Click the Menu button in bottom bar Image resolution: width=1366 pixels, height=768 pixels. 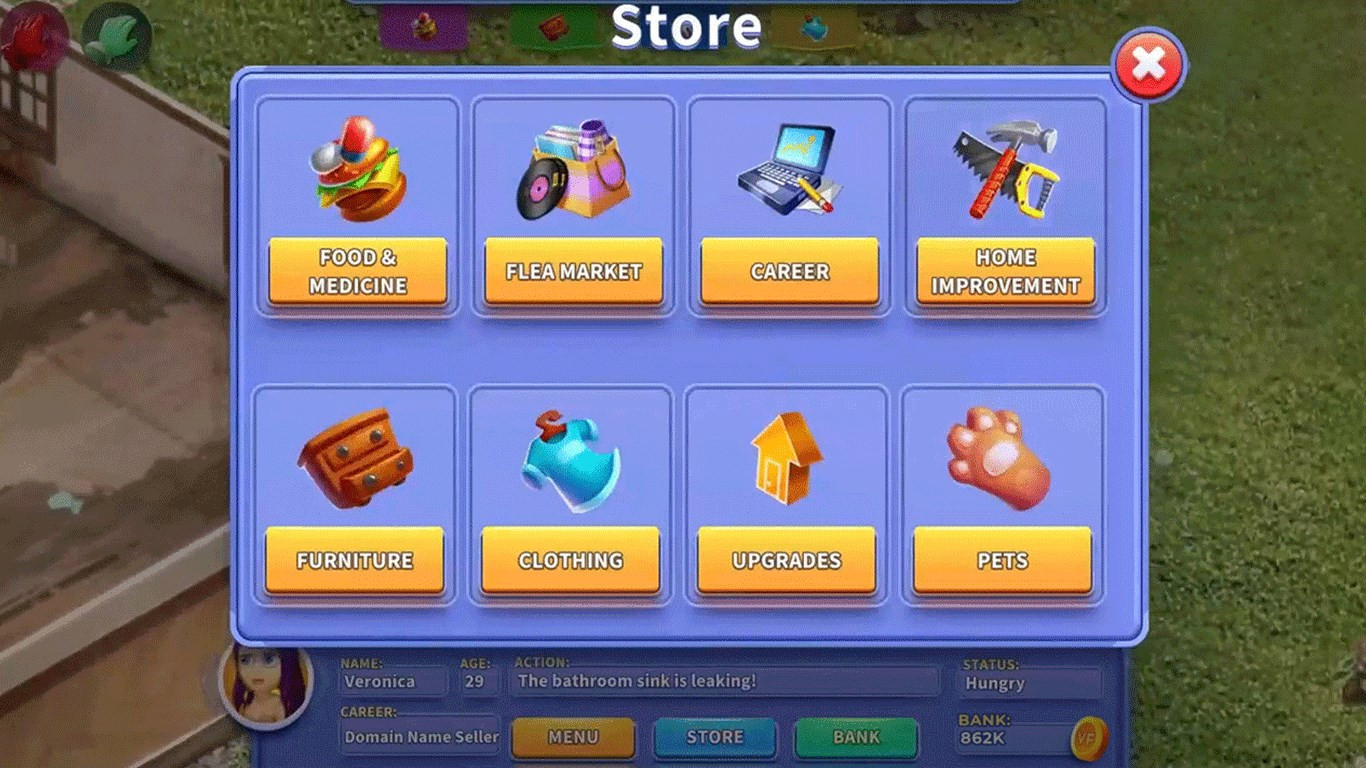tap(573, 738)
